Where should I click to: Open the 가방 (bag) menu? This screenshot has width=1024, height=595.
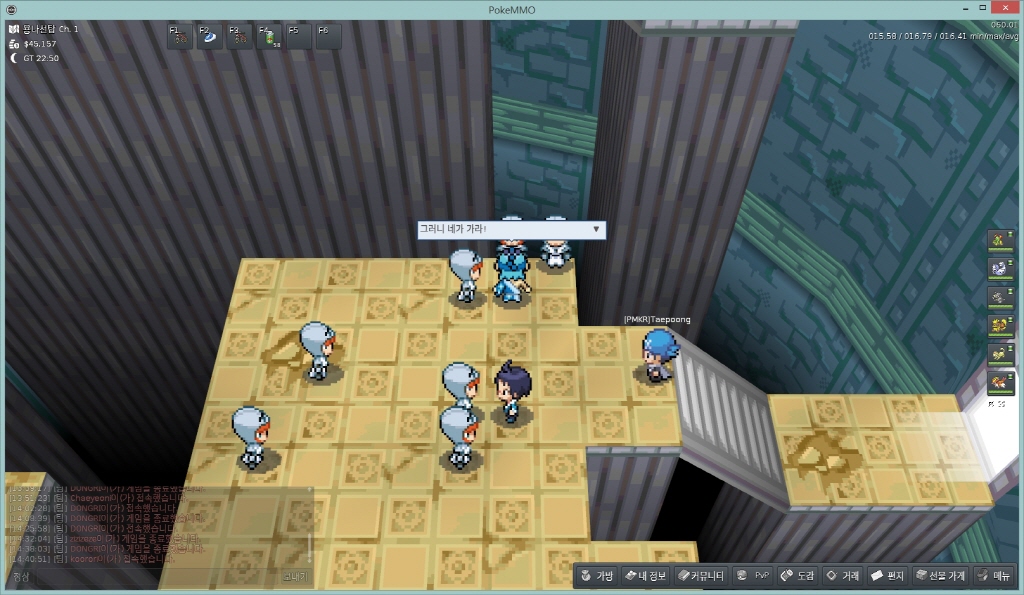[x=597, y=576]
